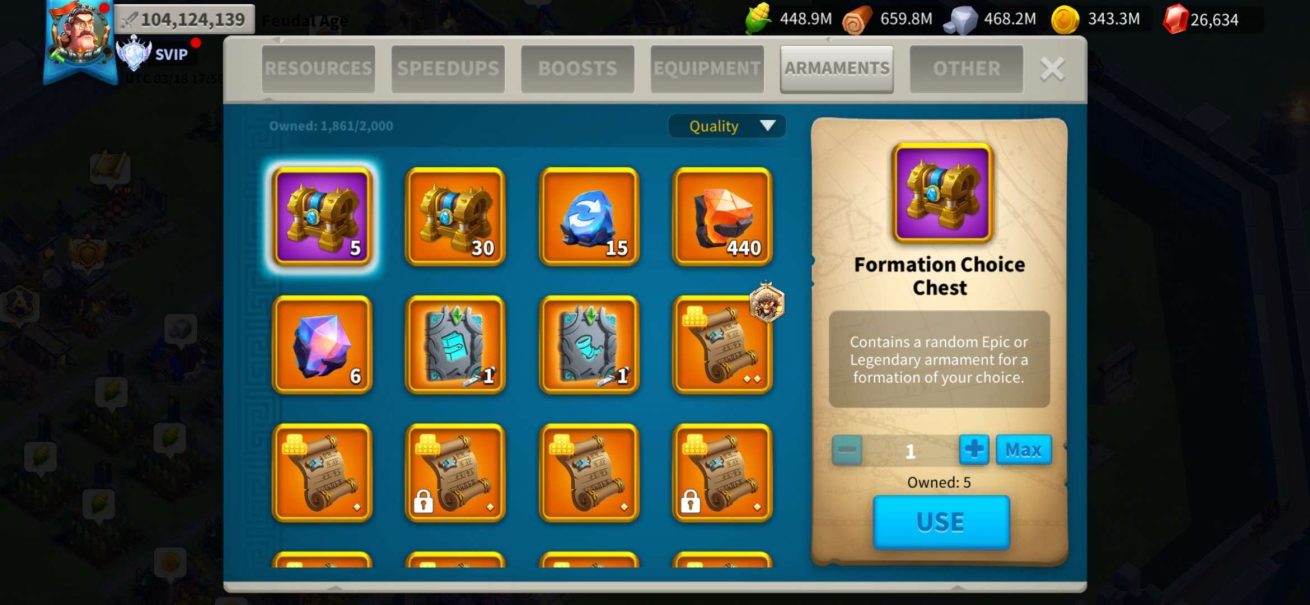Increase quantity with the plus button
Image resolution: width=1310 pixels, height=605 pixels.
click(x=973, y=450)
